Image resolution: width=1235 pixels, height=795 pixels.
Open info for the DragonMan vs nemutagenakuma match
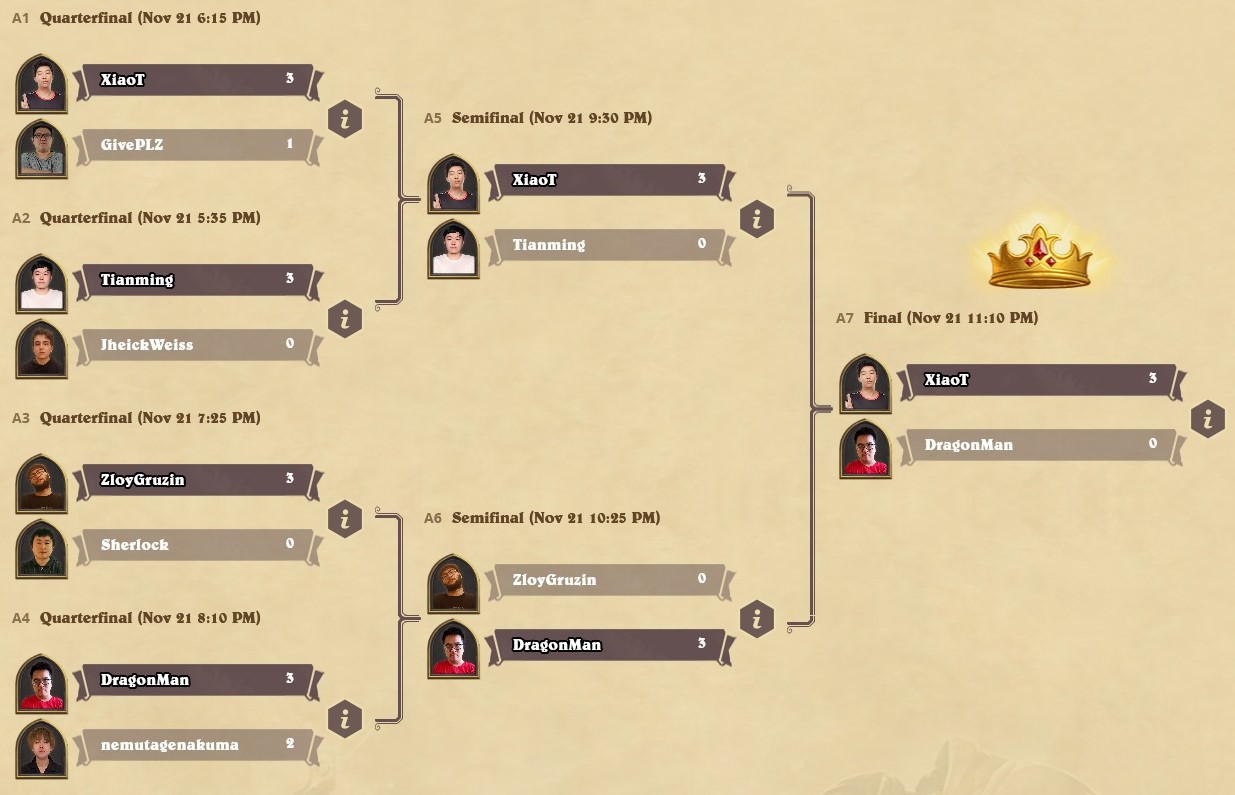(x=345, y=720)
